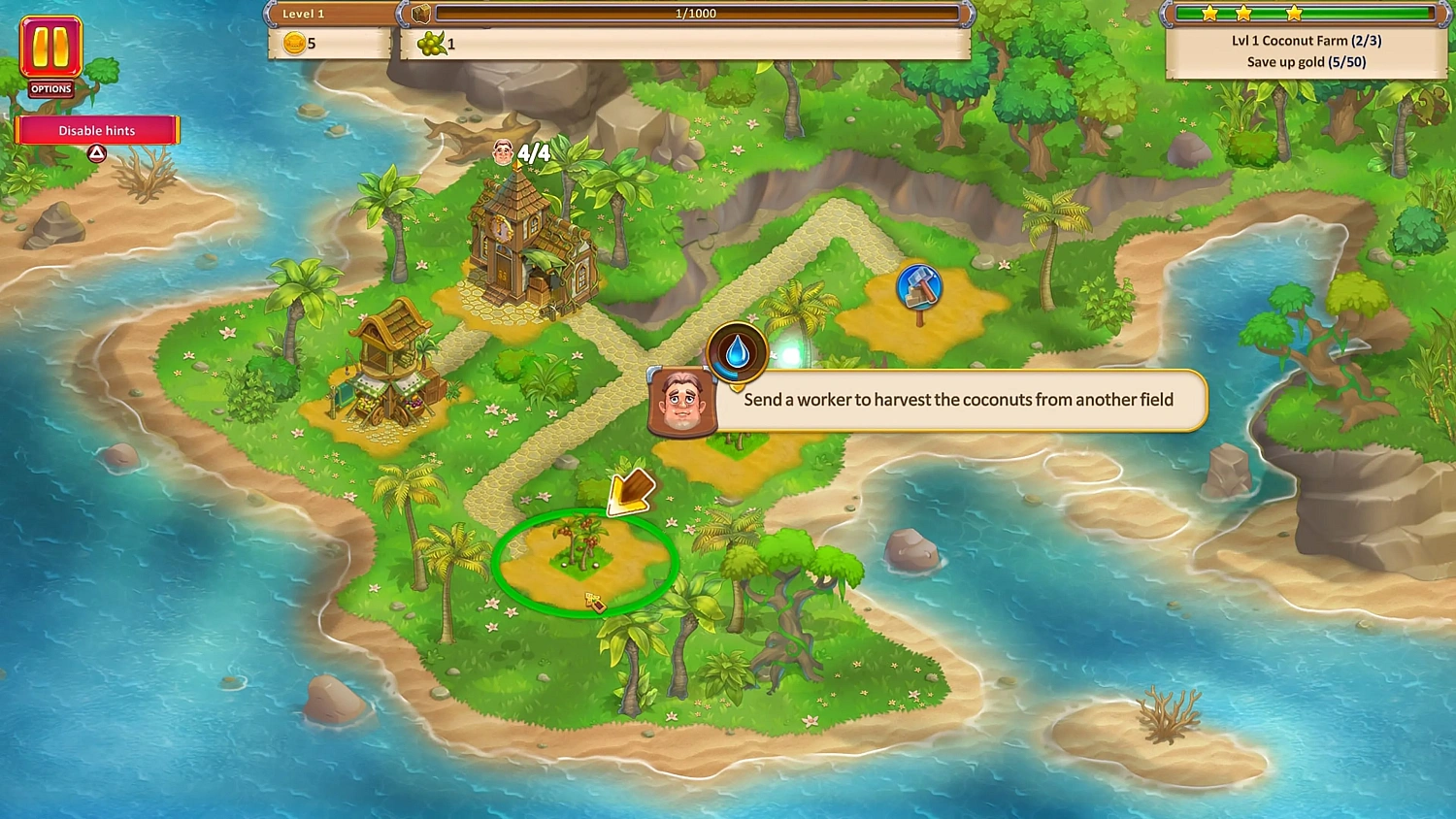Image resolution: width=1456 pixels, height=819 pixels.
Task: Disable hints with the red button
Action: pos(96,130)
